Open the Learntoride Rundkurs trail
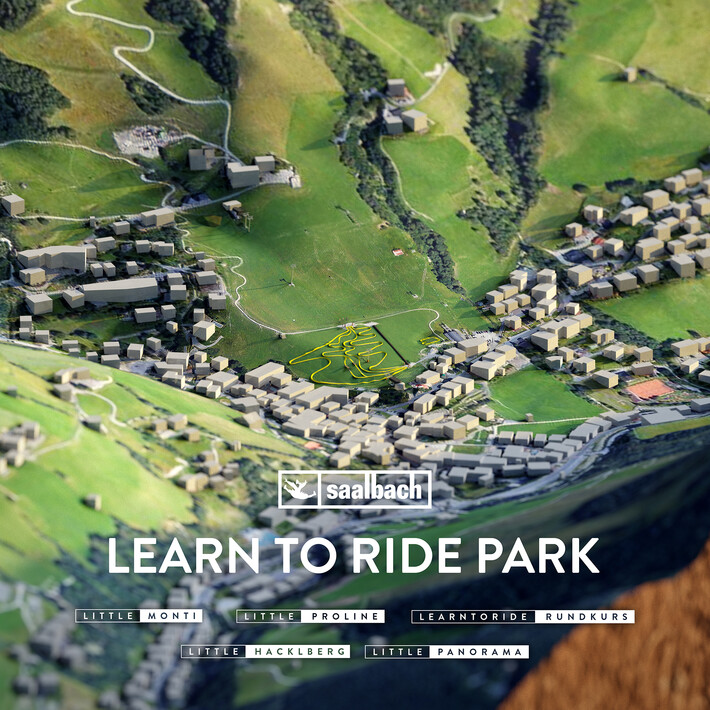 click(523, 616)
